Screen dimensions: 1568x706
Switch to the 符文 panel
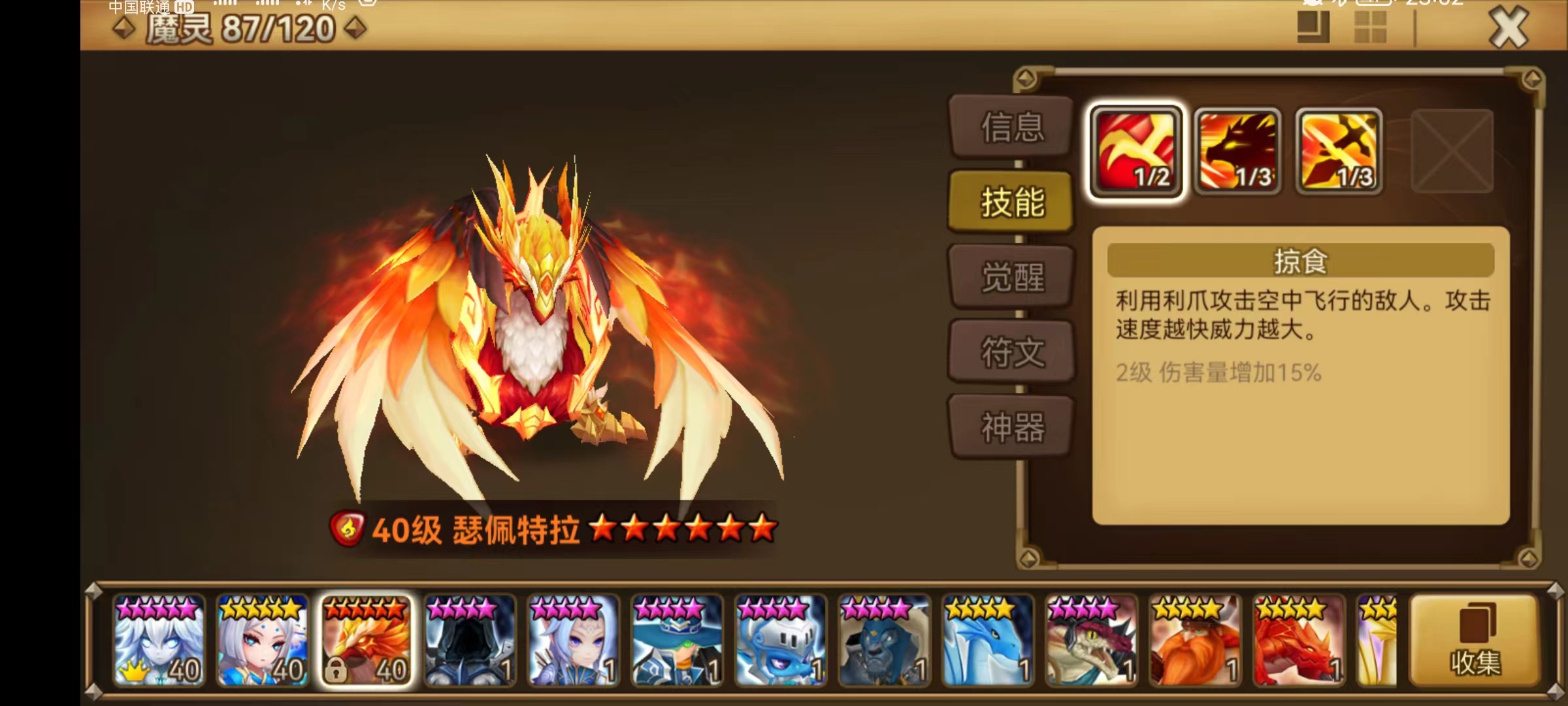tap(1011, 352)
